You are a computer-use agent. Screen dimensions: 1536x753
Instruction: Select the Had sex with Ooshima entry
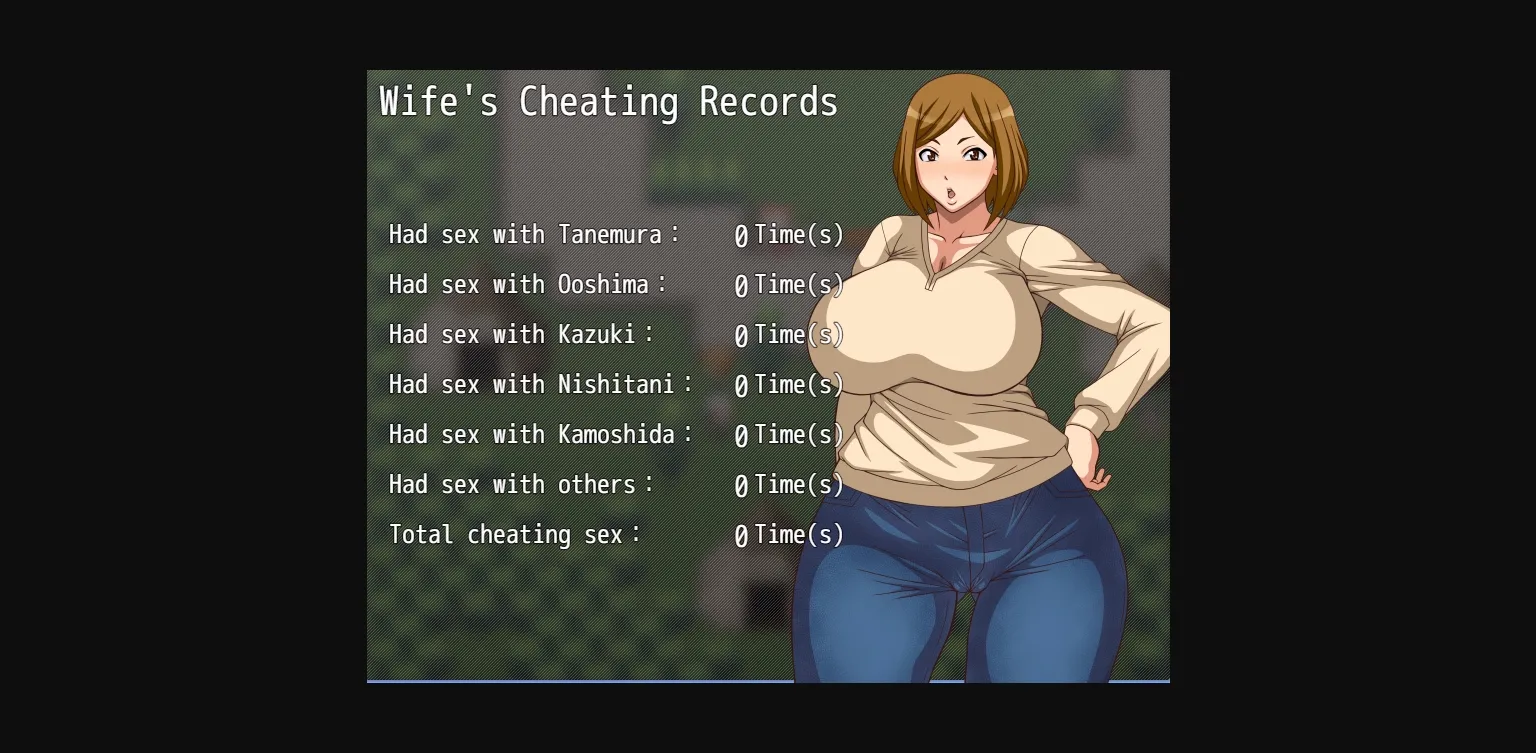(x=523, y=284)
